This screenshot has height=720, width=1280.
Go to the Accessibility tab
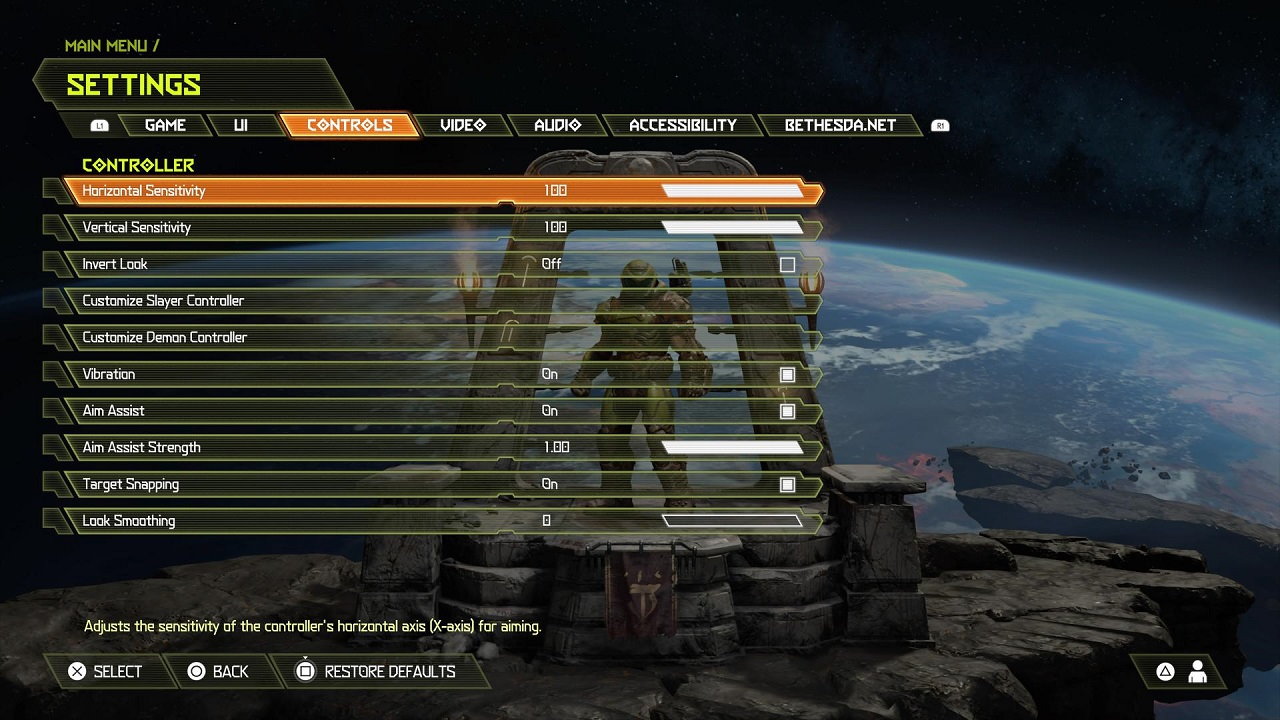coord(683,125)
